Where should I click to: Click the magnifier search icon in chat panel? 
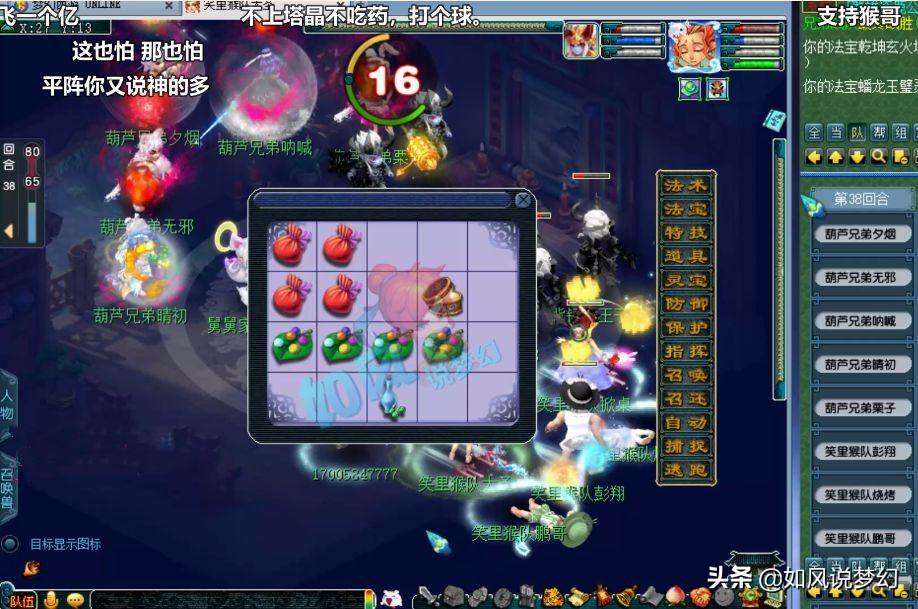[878, 157]
